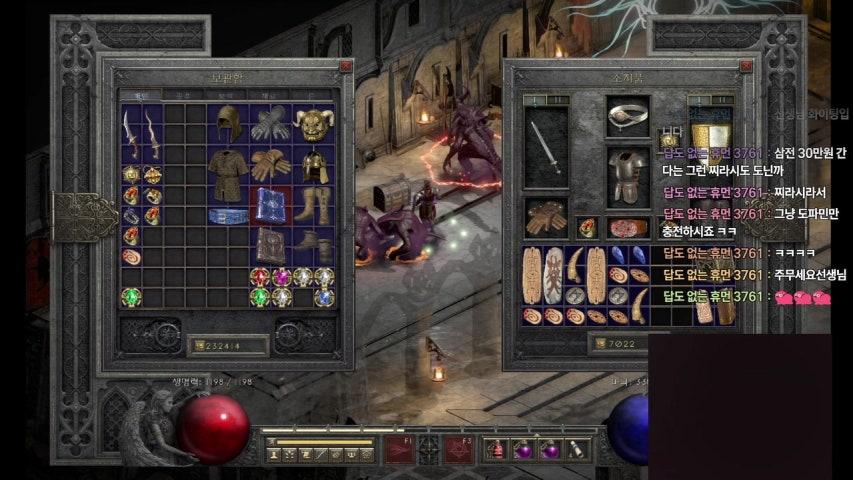Click the stash gold withdraw button
Viewport: 853px width, 480px height.
tap(196, 346)
